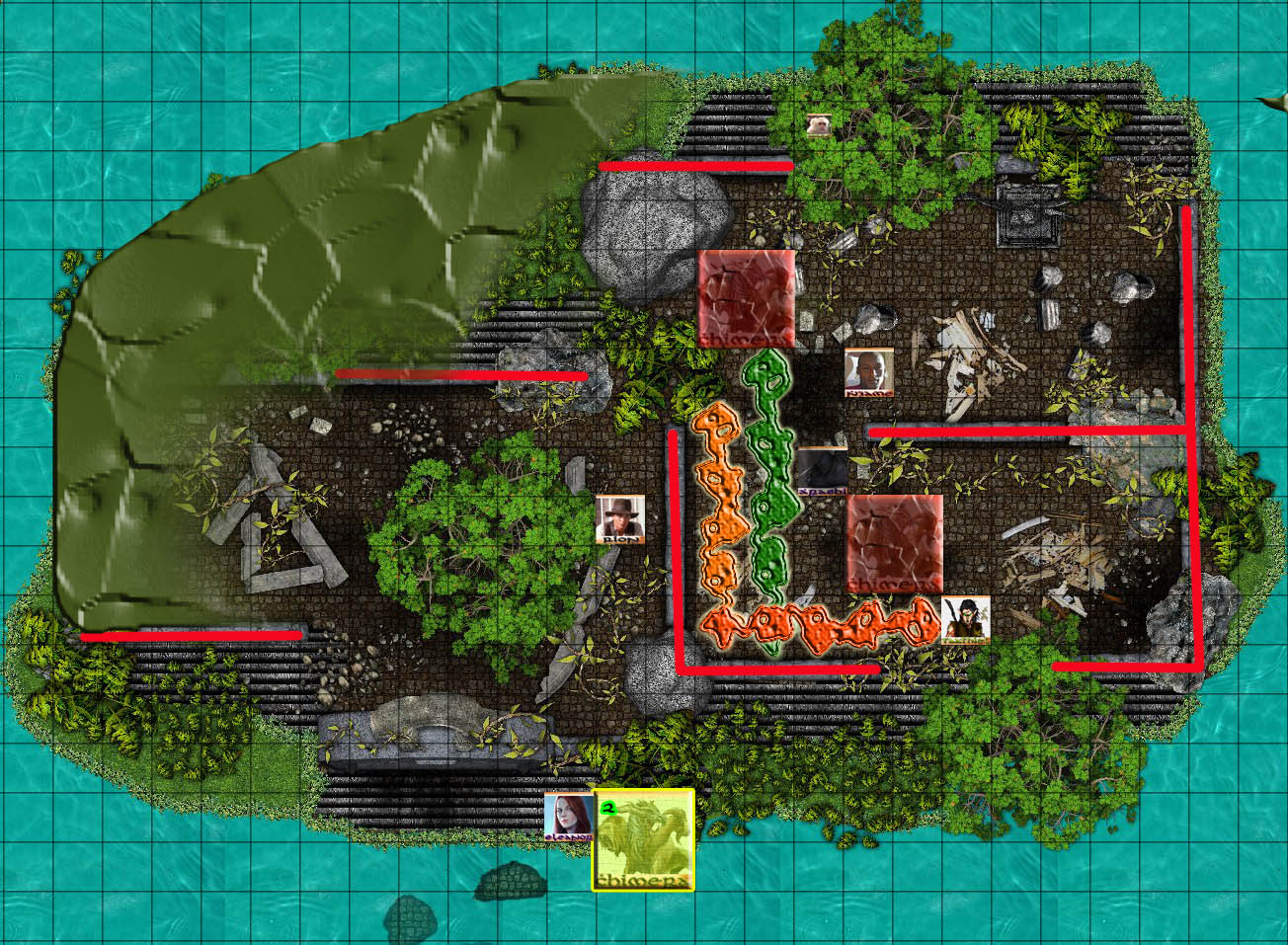Select Rion's fedora-hat portrait token
This screenshot has height=945, width=1288.
[620, 519]
